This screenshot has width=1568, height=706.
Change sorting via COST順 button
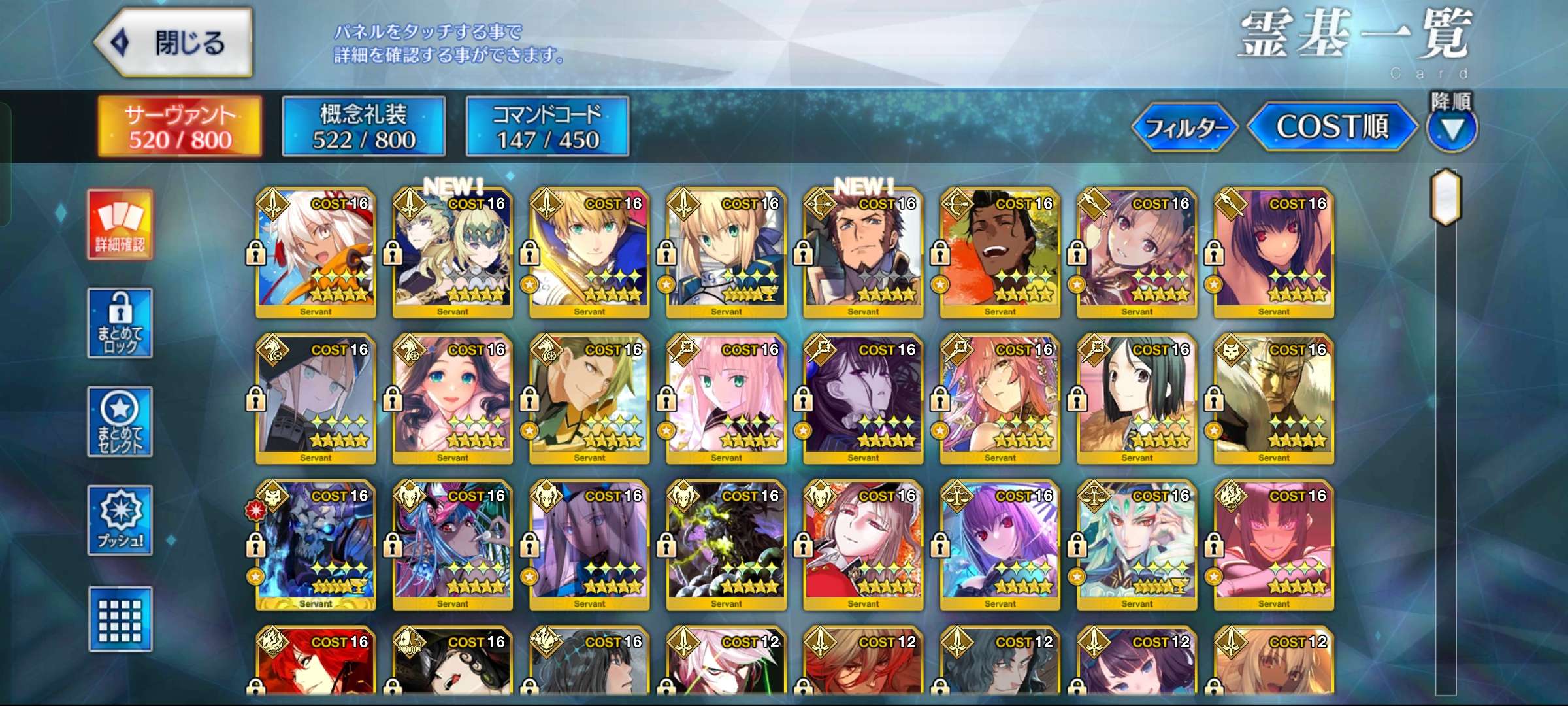[x=1332, y=127]
